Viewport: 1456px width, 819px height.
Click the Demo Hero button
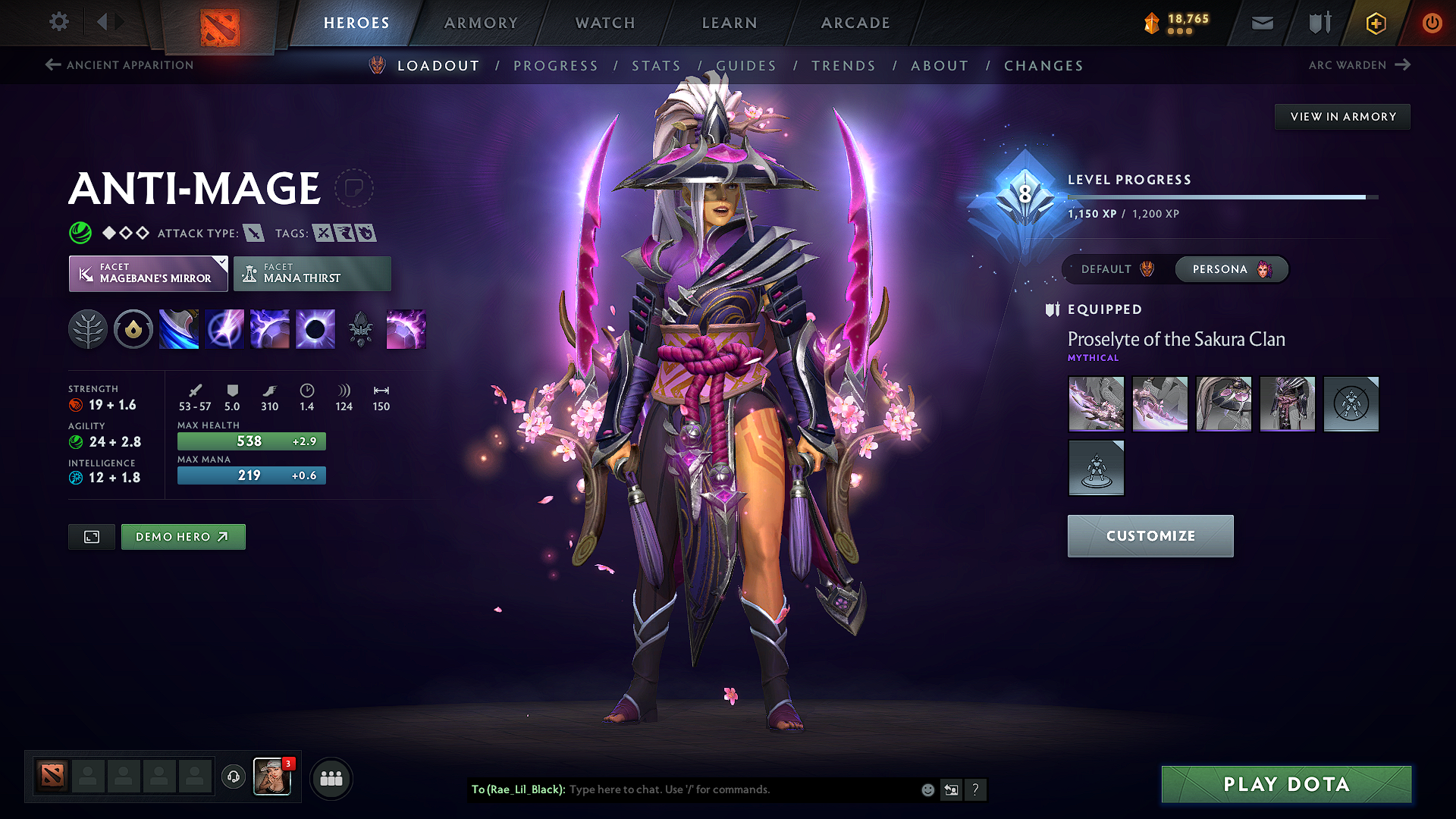pos(183,536)
